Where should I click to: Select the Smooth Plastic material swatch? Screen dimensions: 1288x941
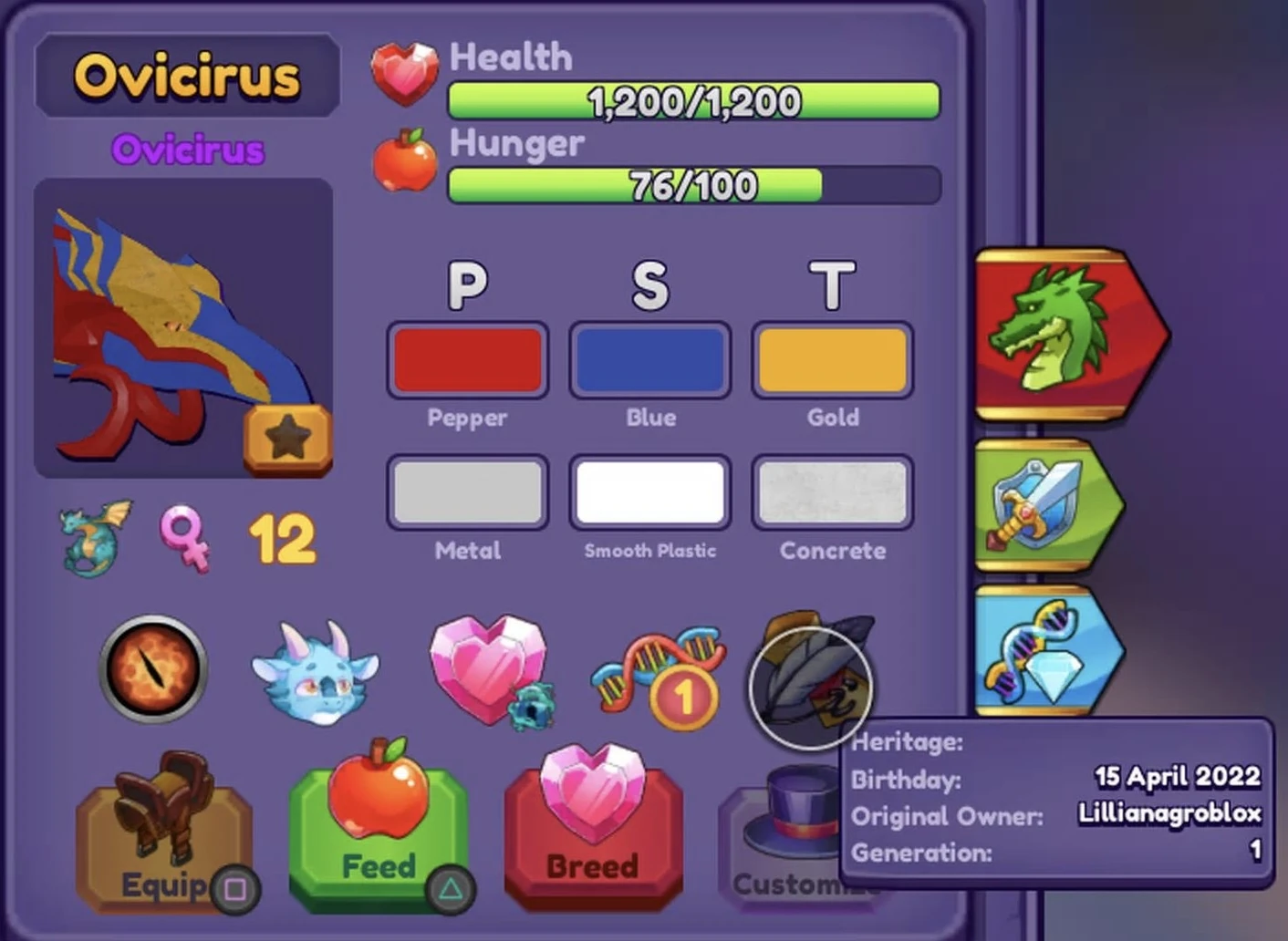[x=649, y=492]
